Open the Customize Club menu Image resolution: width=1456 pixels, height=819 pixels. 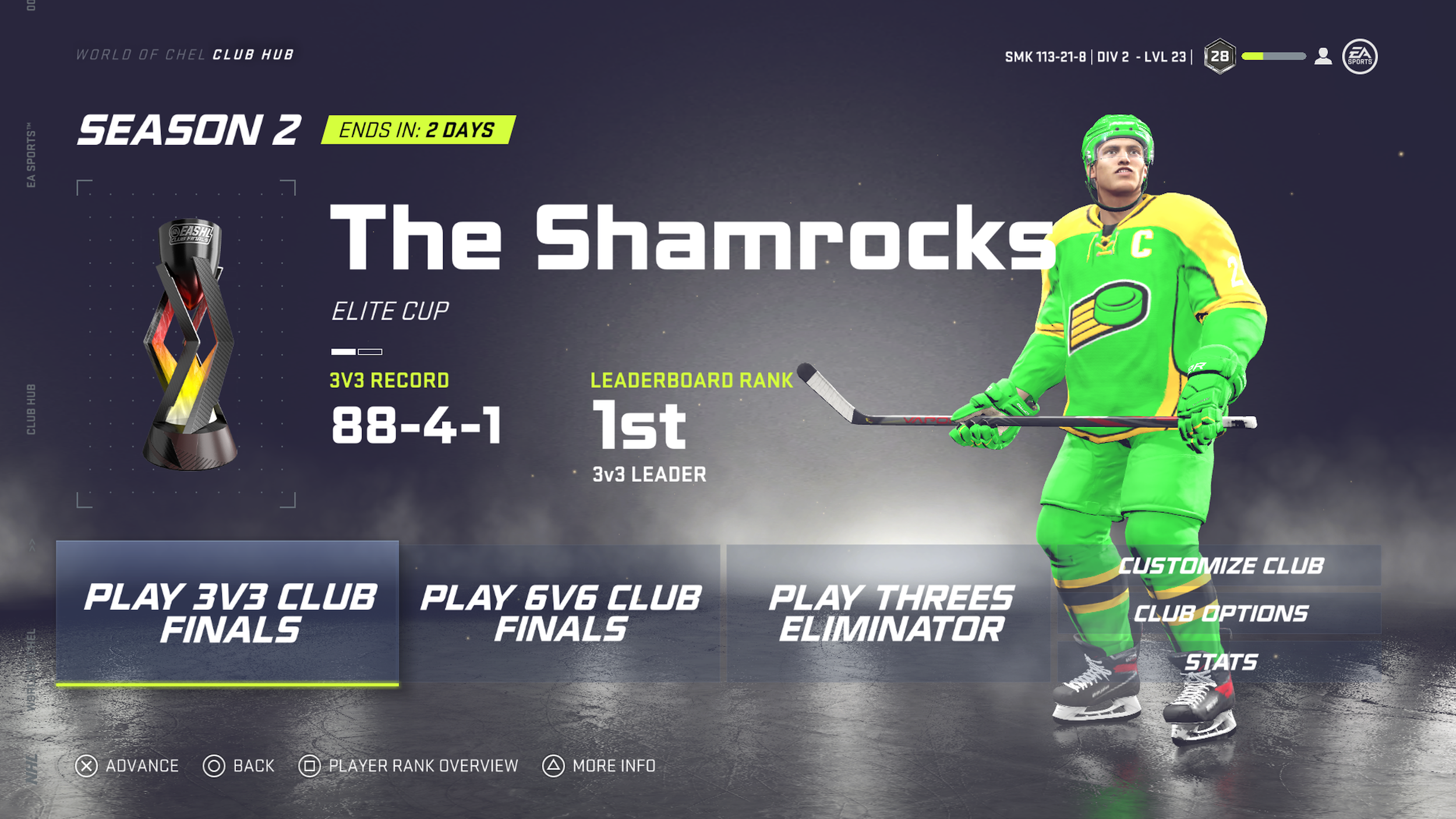1221,566
